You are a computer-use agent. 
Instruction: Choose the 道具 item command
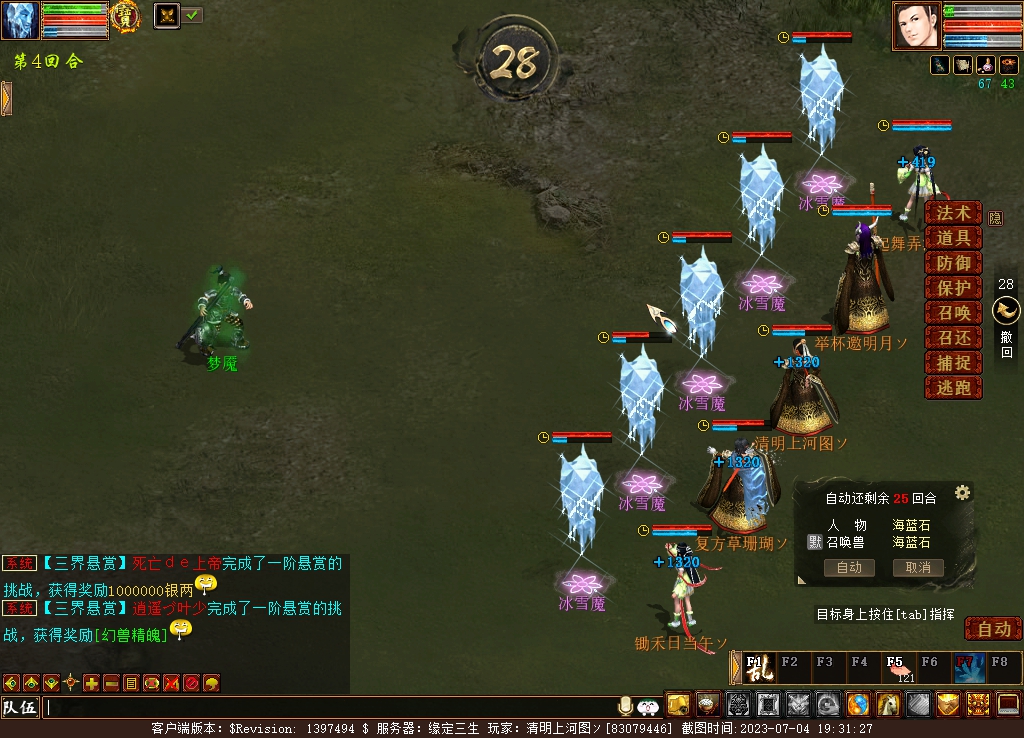(952, 238)
